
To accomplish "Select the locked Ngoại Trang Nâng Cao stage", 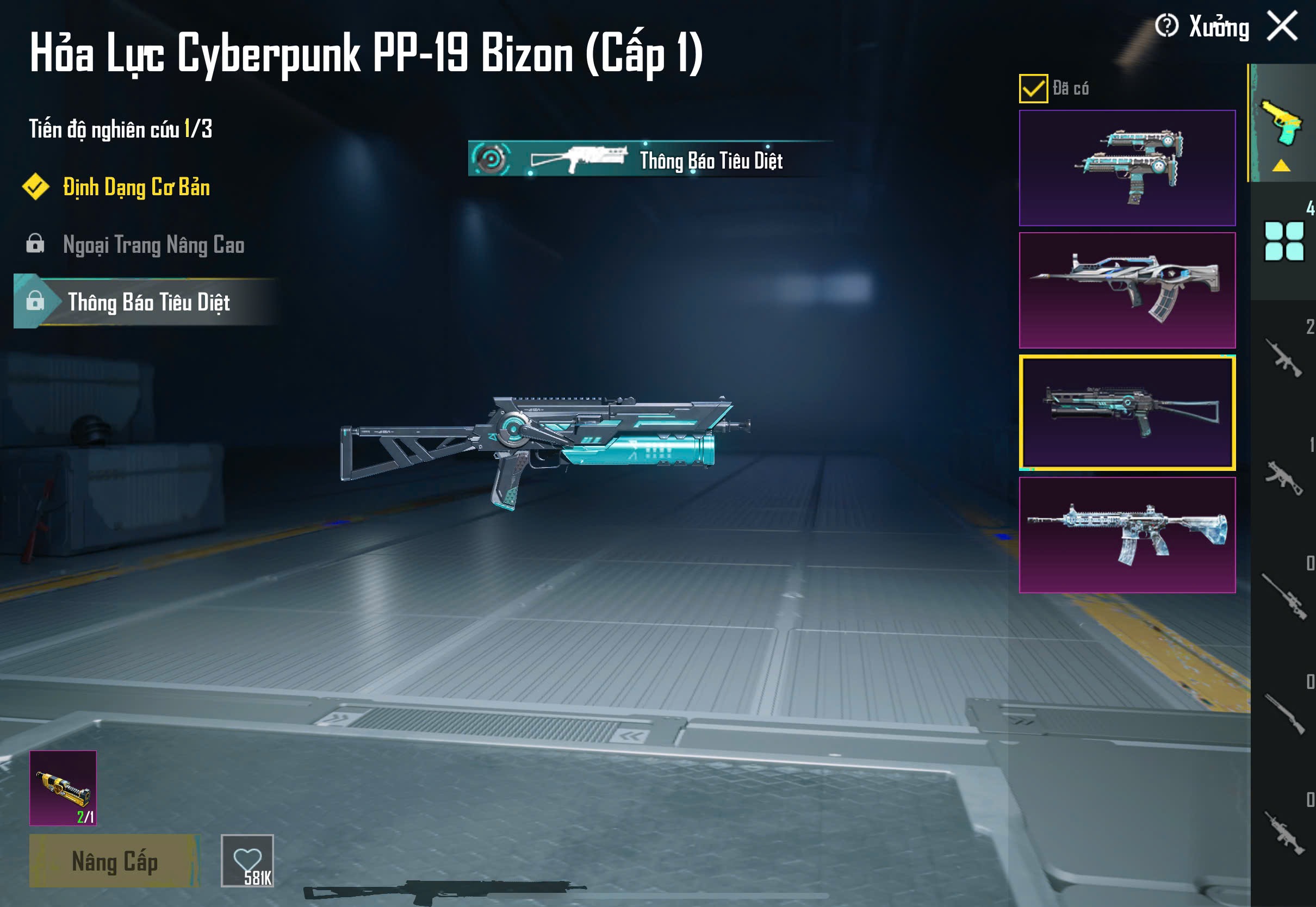I will point(153,245).
